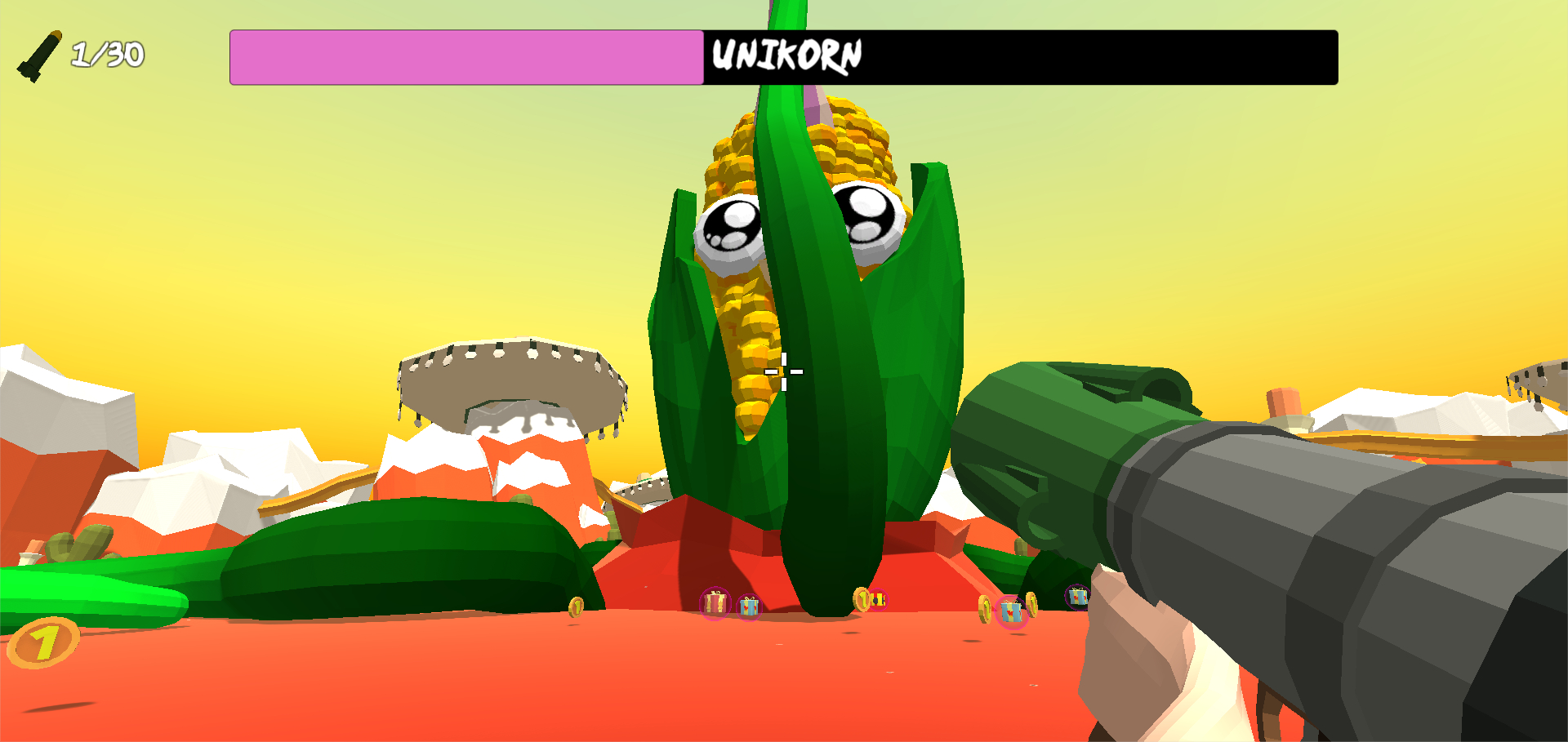
Task: Click the crosshair at screen center
Action: pos(782,371)
